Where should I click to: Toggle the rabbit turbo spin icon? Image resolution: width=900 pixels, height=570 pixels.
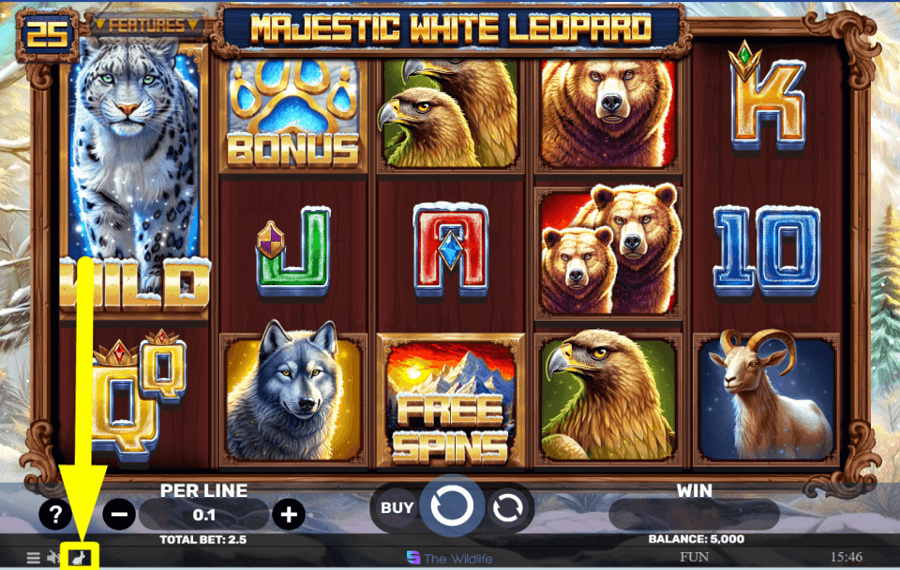click(77, 556)
